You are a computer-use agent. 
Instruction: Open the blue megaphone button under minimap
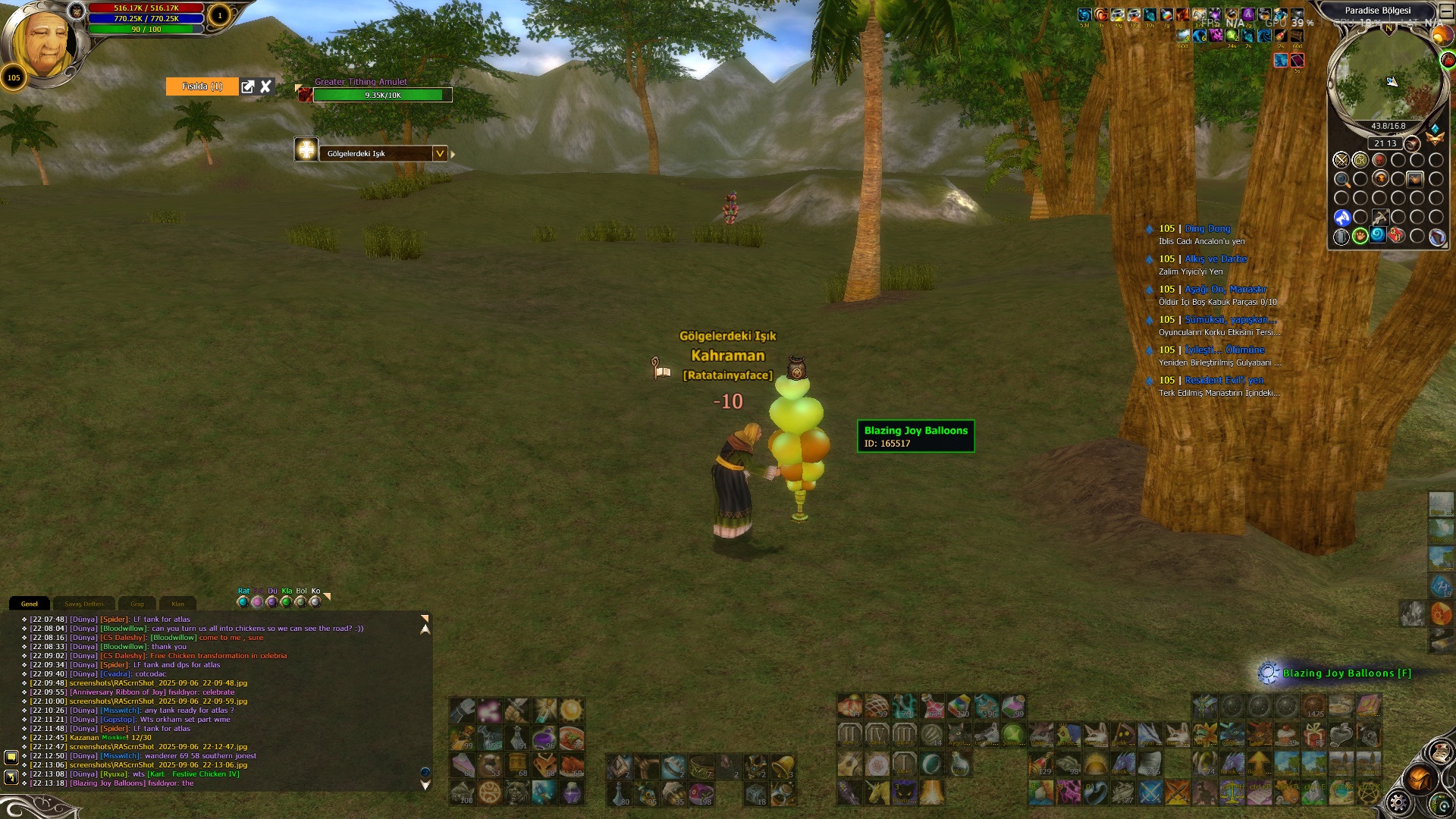(1342, 218)
